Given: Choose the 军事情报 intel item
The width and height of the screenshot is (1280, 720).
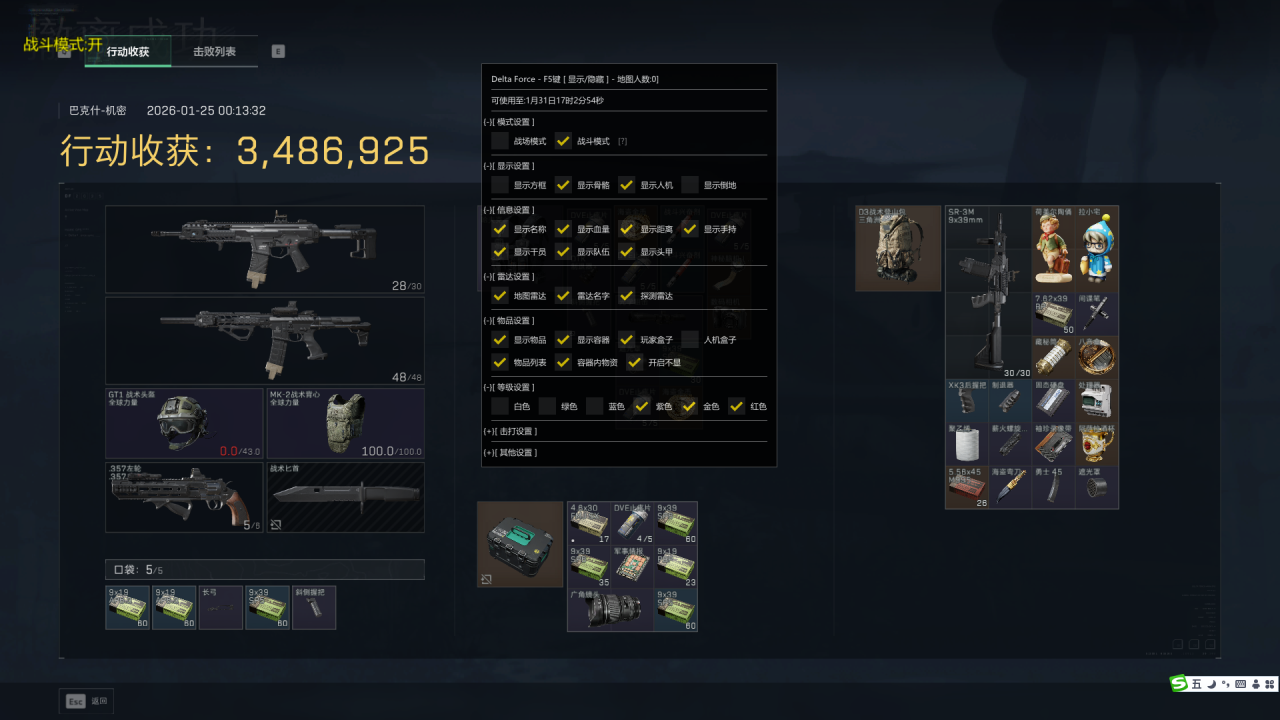Looking at the screenshot, I should click(632, 566).
